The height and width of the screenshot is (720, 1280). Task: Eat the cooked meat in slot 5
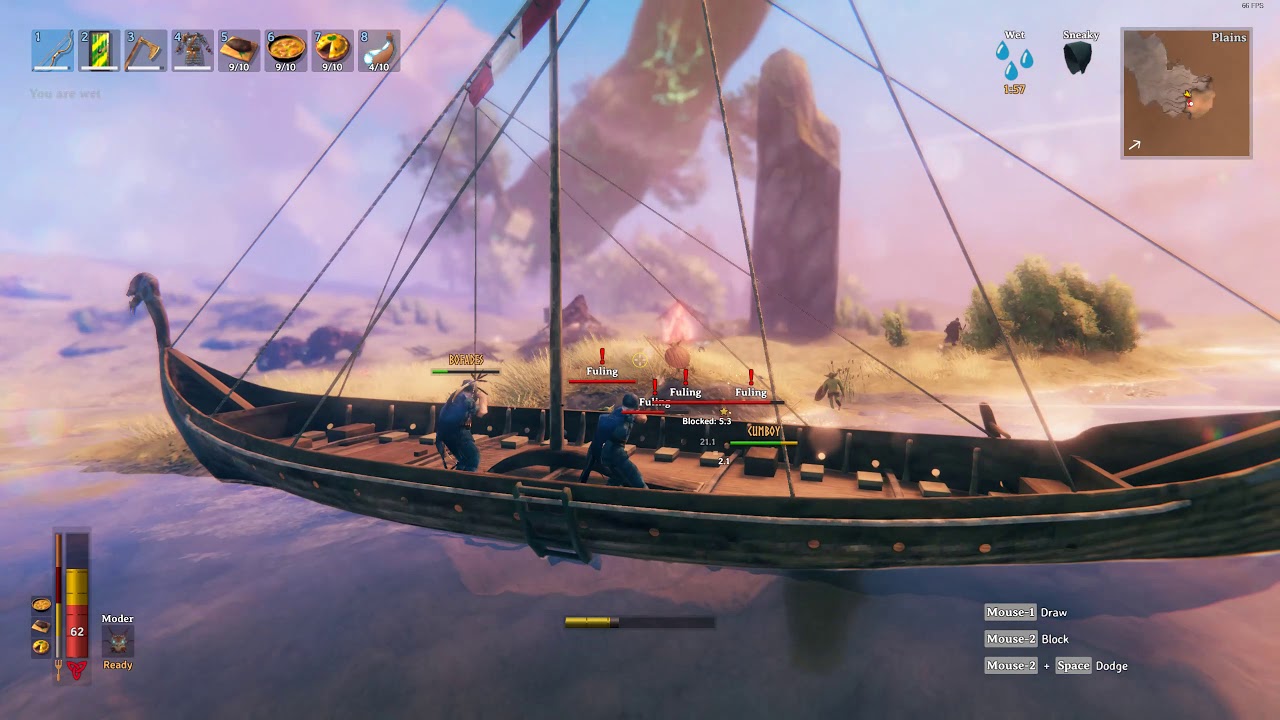click(x=239, y=51)
